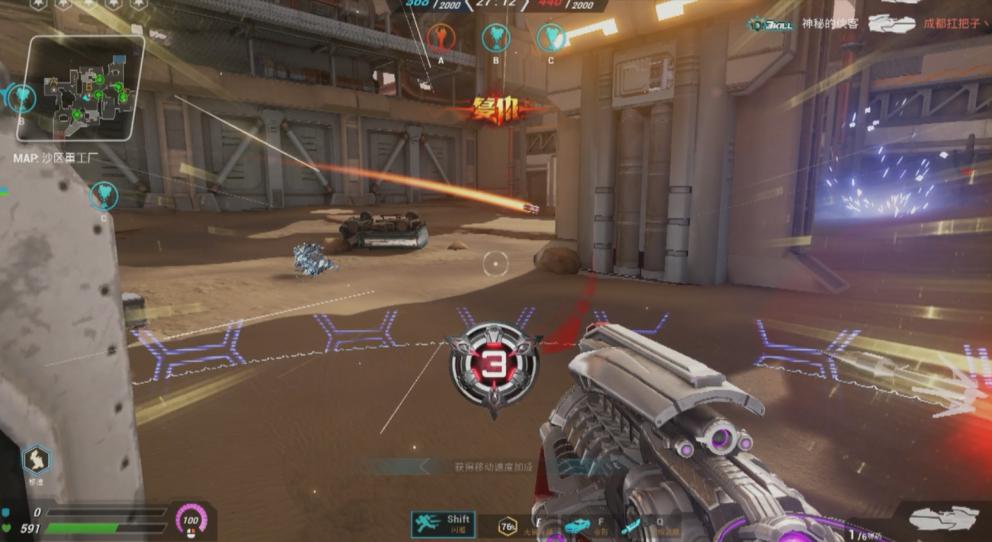The image size is (992, 542).
Task: Use the F-key vehicle ability icon
Action: pos(577,526)
